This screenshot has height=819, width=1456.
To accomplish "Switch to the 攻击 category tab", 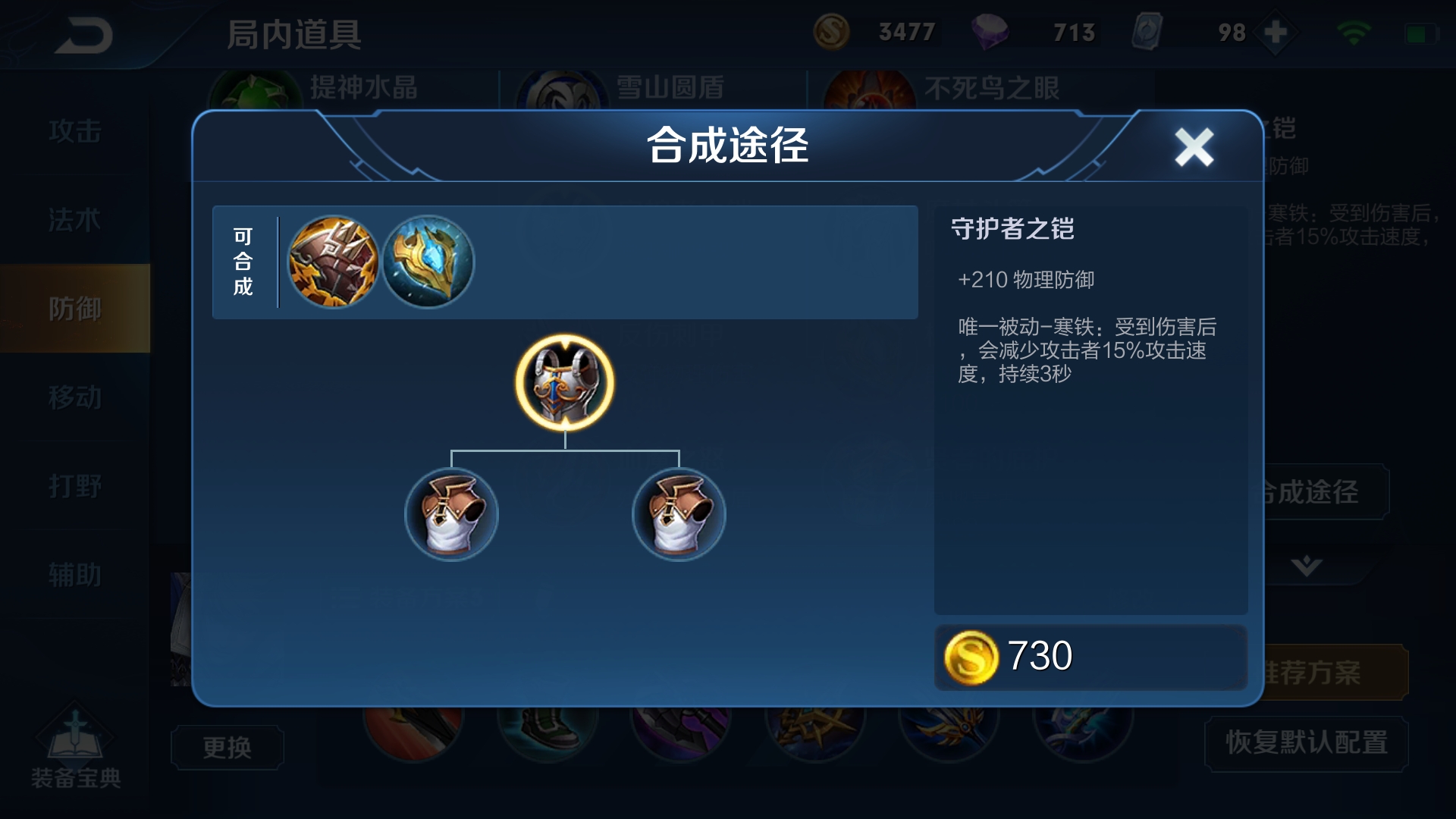I will click(76, 130).
